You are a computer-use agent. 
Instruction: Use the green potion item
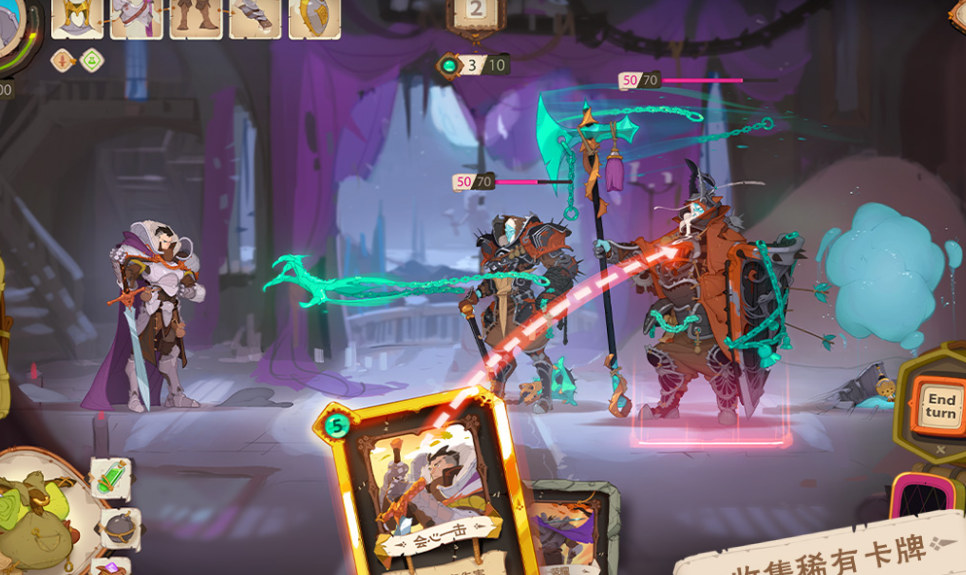(109, 479)
